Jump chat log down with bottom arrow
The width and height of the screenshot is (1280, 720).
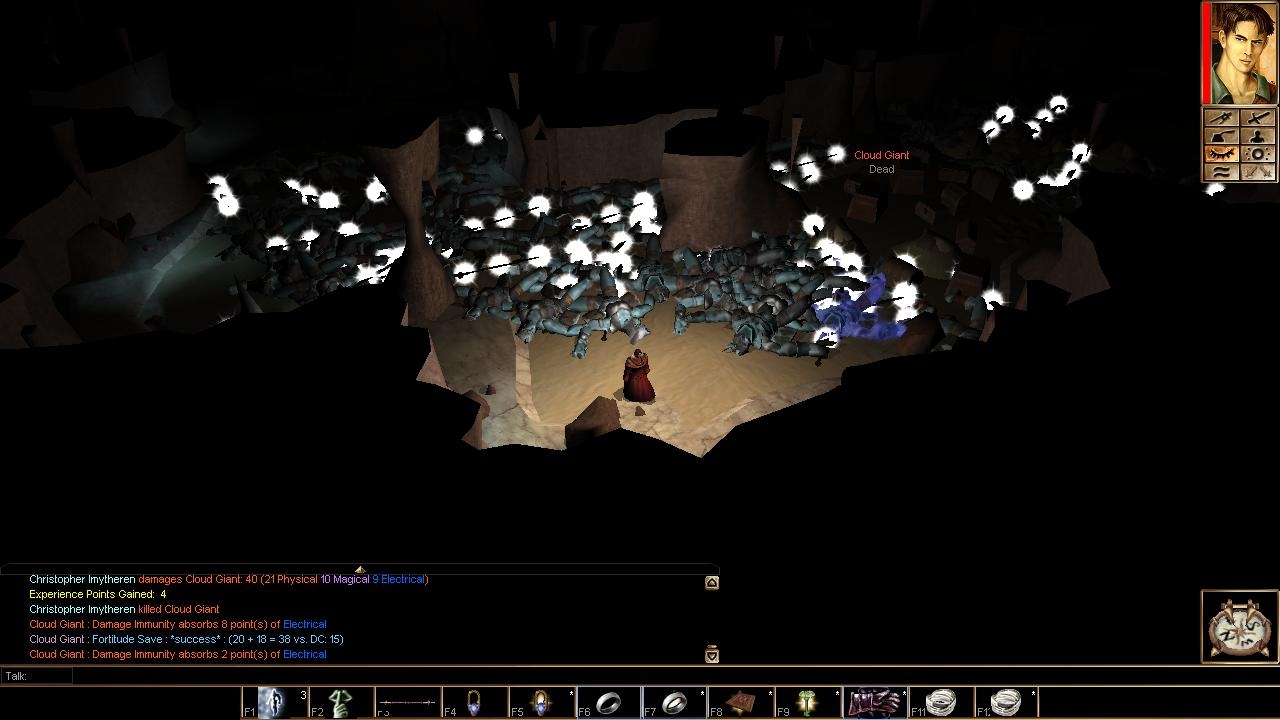click(x=712, y=655)
